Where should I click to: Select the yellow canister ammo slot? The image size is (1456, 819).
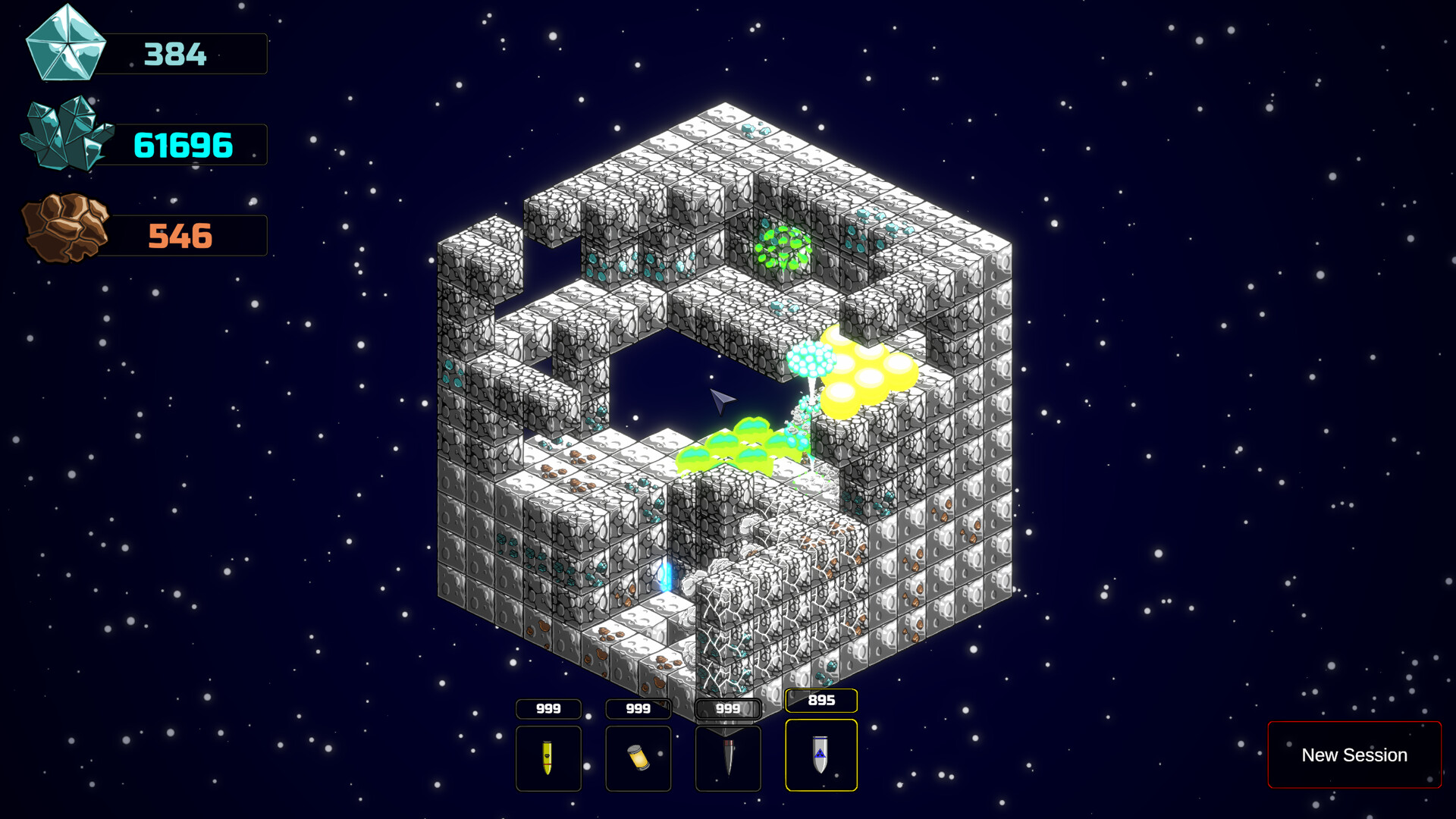coord(638,758)
